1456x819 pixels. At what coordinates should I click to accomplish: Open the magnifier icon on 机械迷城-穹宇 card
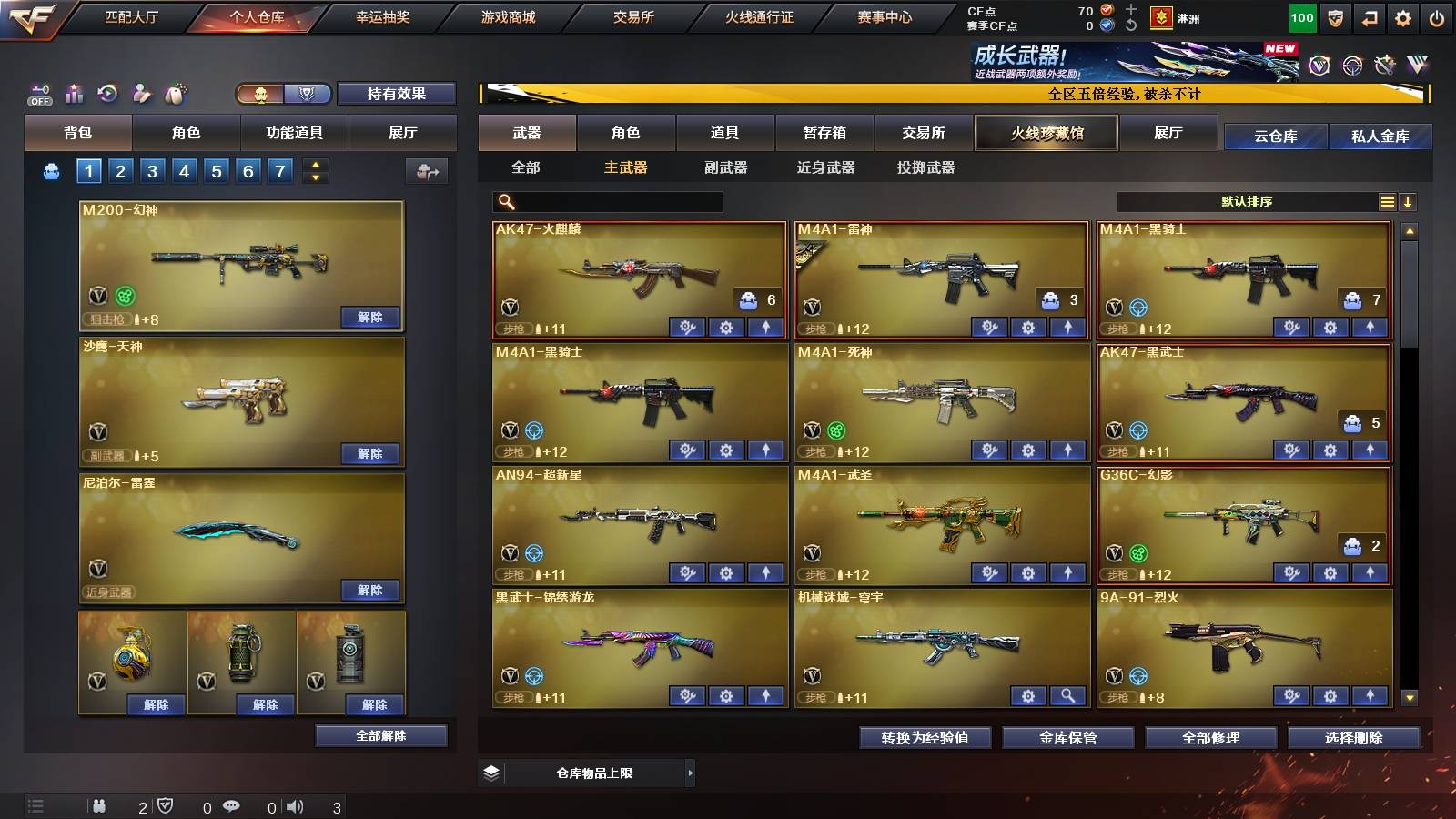tap(1065, 696)
